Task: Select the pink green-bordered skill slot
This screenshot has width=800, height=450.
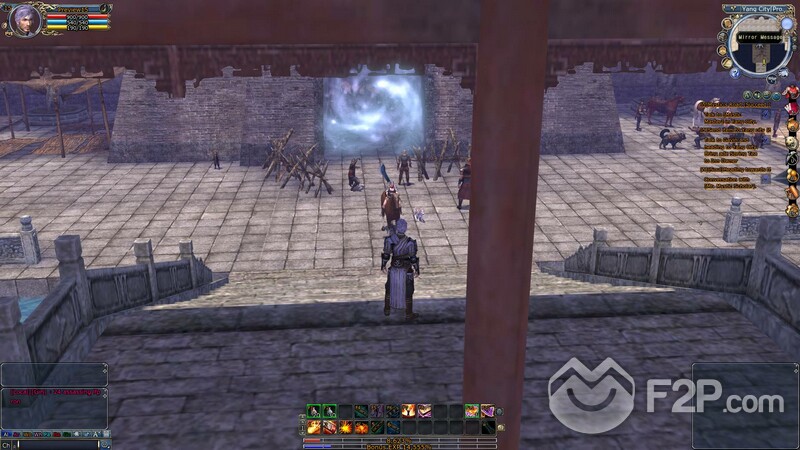Action: point(472,411)
